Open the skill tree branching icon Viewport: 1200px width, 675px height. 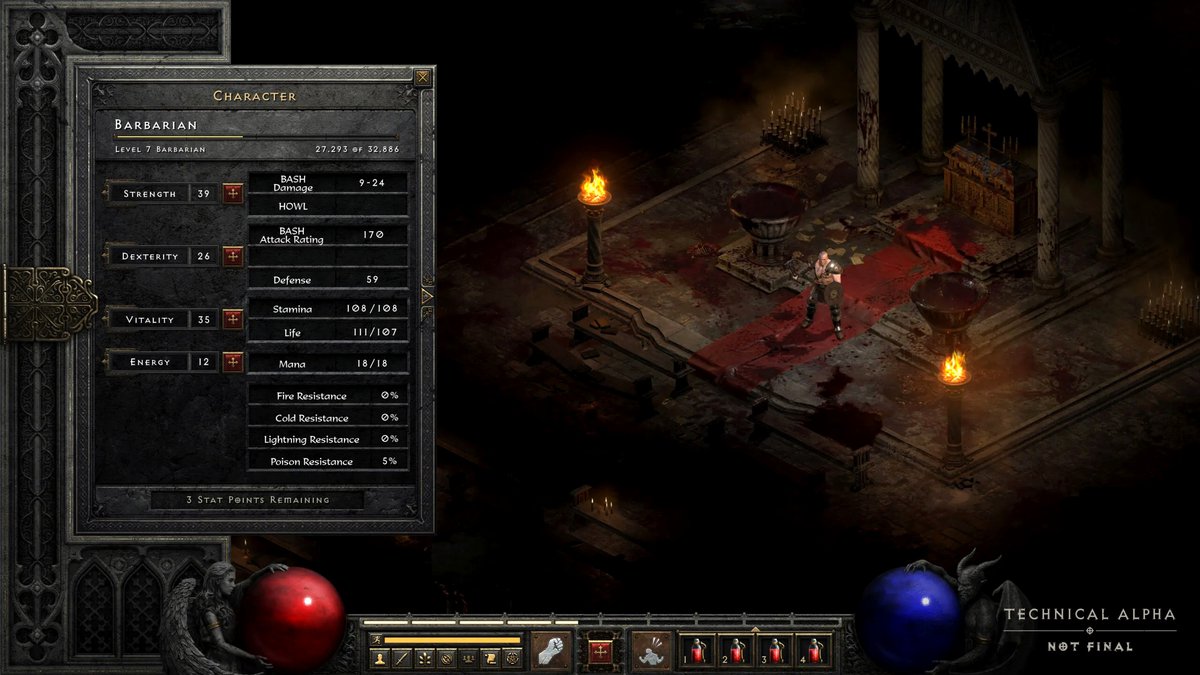[x=424, y=658]
